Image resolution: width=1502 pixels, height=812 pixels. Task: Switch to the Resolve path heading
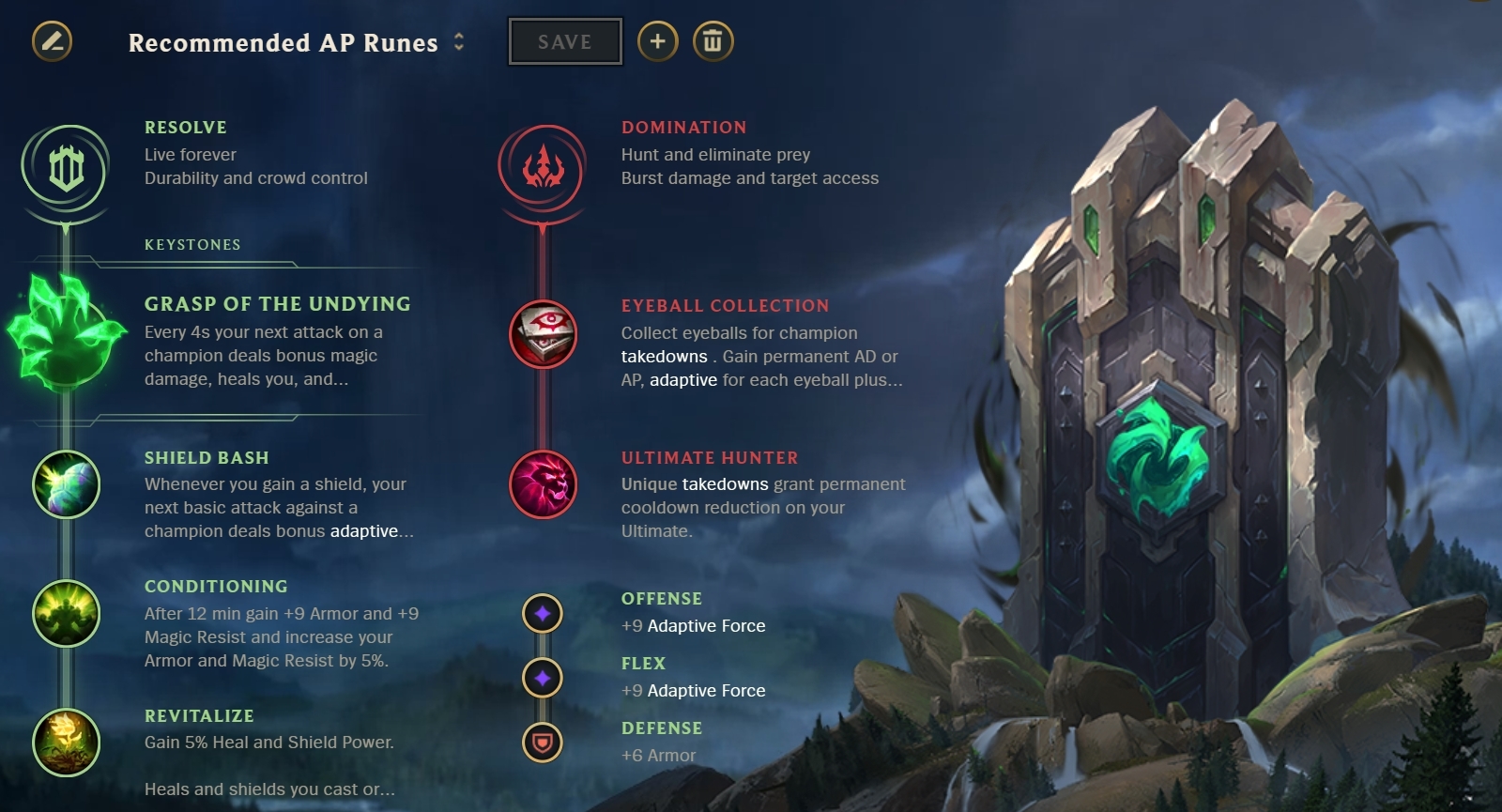click(x=184, y=127)
